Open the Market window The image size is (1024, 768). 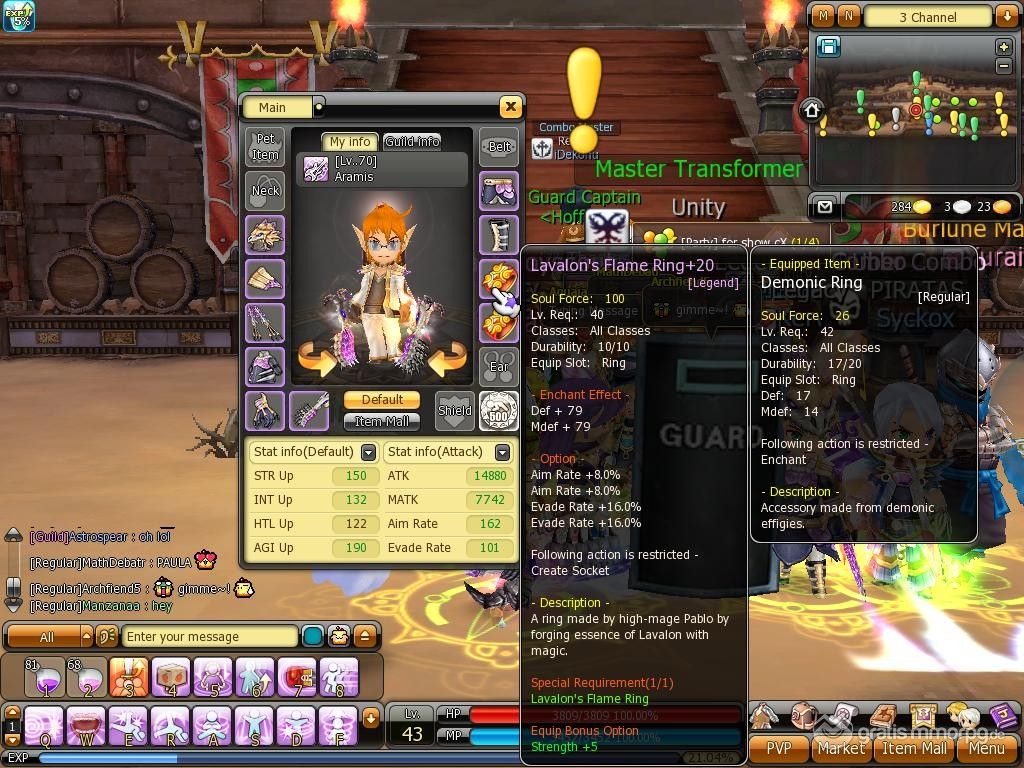coord(841,747)
